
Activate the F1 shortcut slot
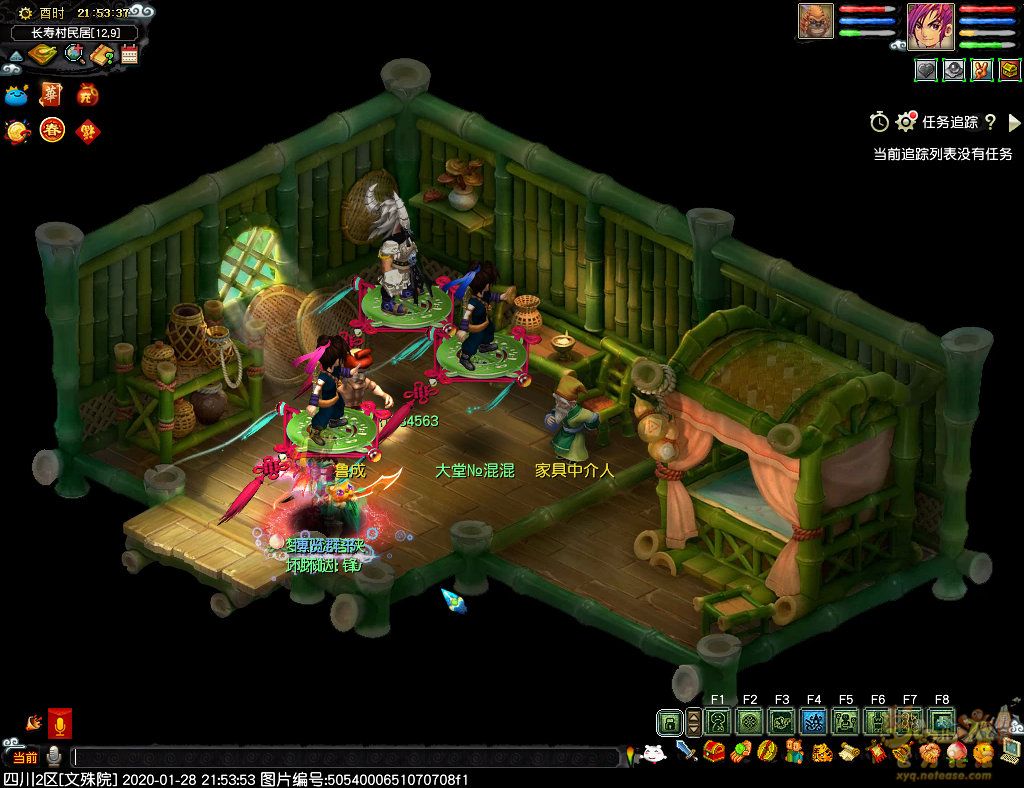(x=717, y=721)
